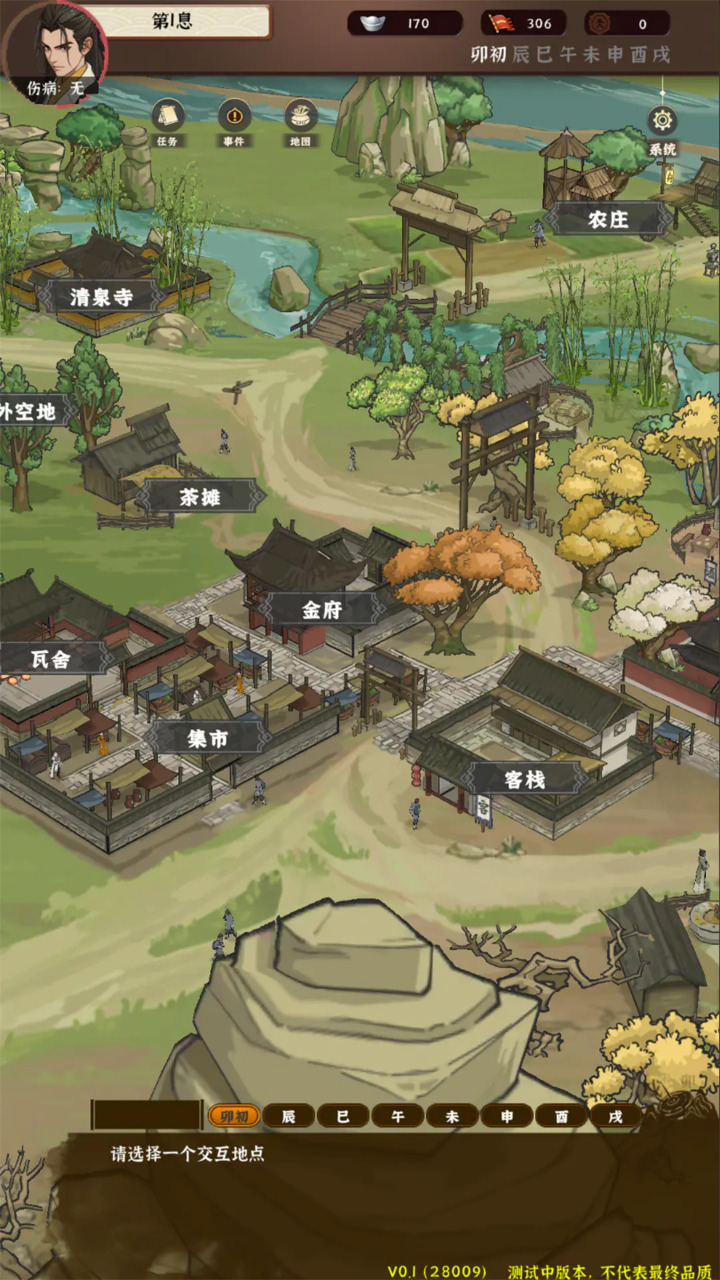Select the highlighted 卯初 time slot
Viewport: 720px width, 1280px height.
(x=234, y=1116)
